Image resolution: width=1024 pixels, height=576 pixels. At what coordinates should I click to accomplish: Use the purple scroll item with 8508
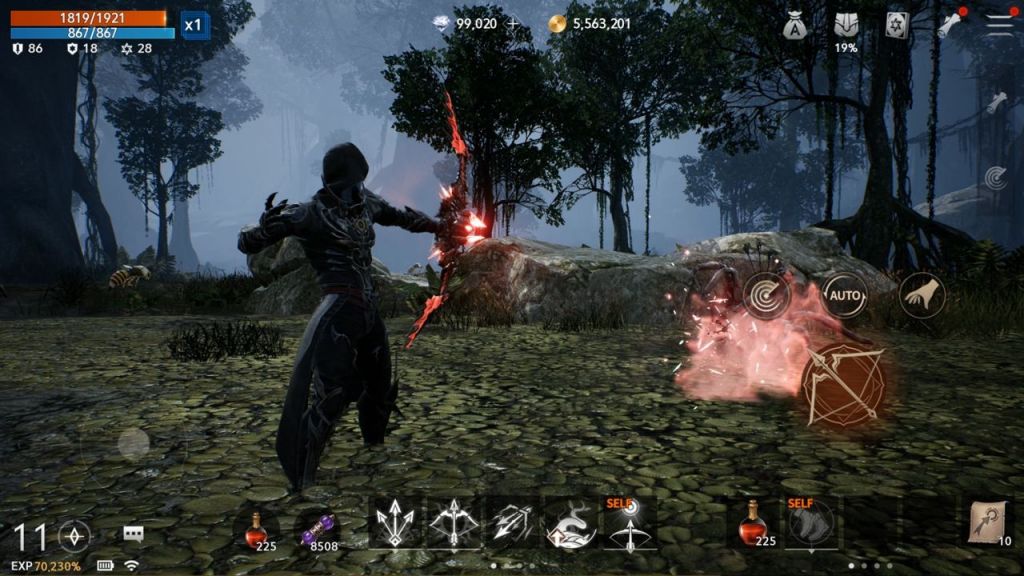point(318,526)
